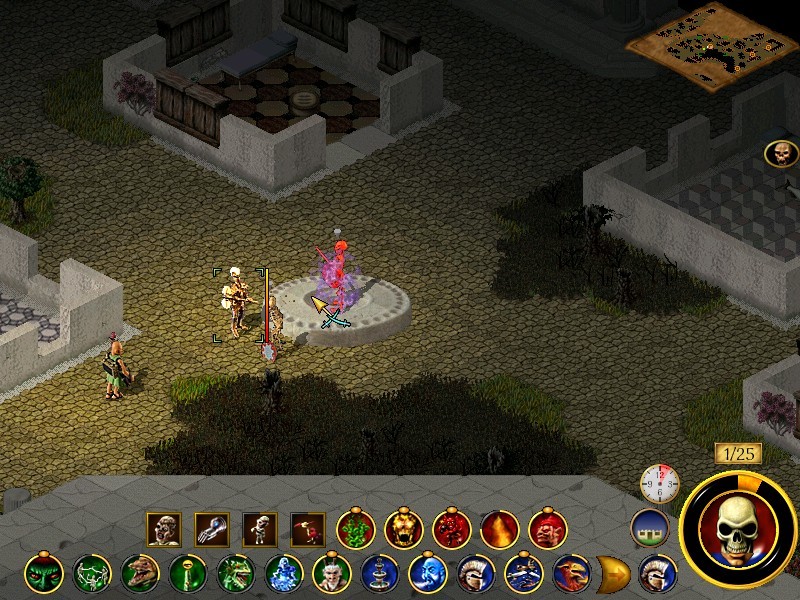Viewport: 800px width, 600px height.
Task: Click the bloody axe square icon
Action: point(307,528)
